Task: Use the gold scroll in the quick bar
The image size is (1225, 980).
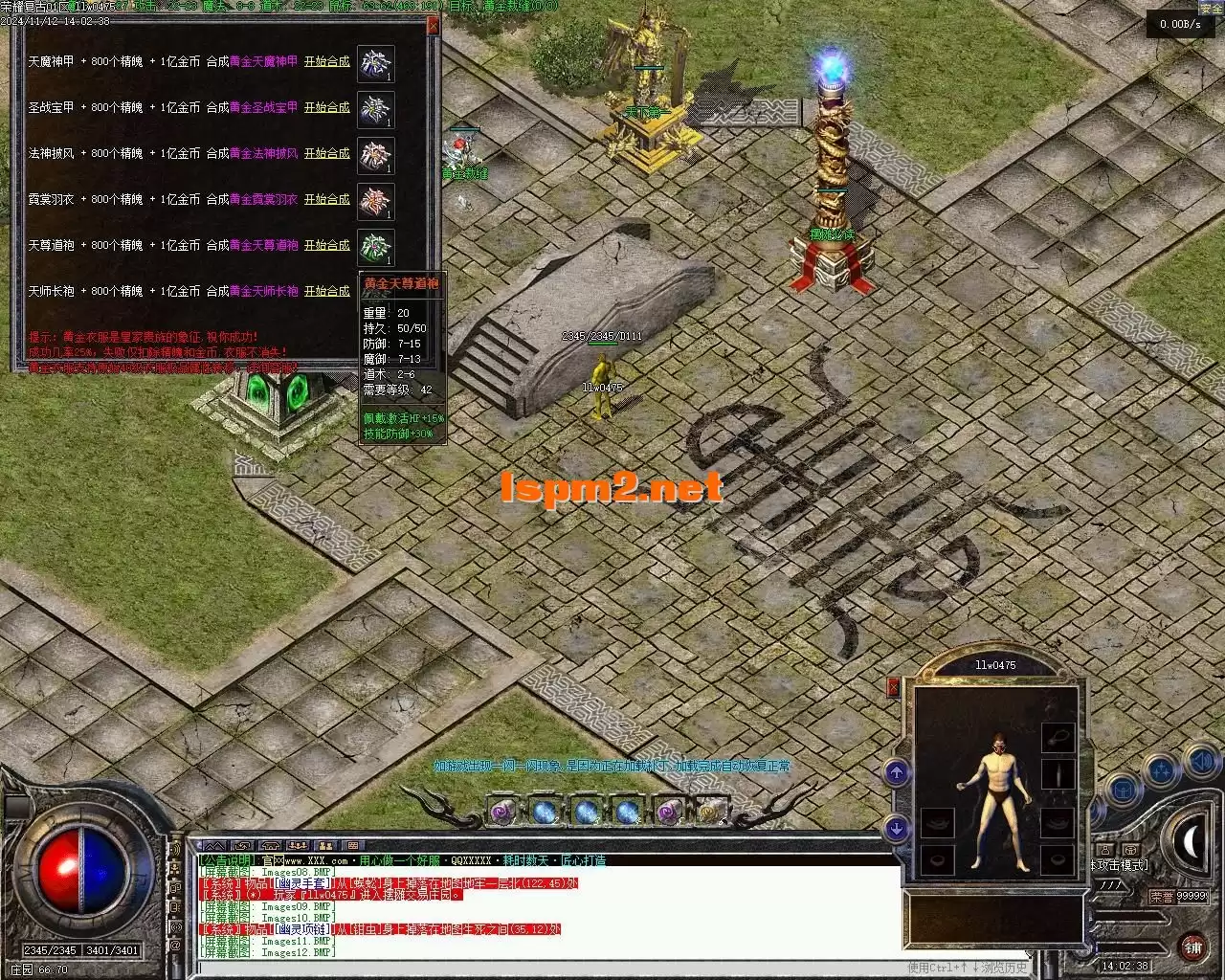Action: (709, 813)
